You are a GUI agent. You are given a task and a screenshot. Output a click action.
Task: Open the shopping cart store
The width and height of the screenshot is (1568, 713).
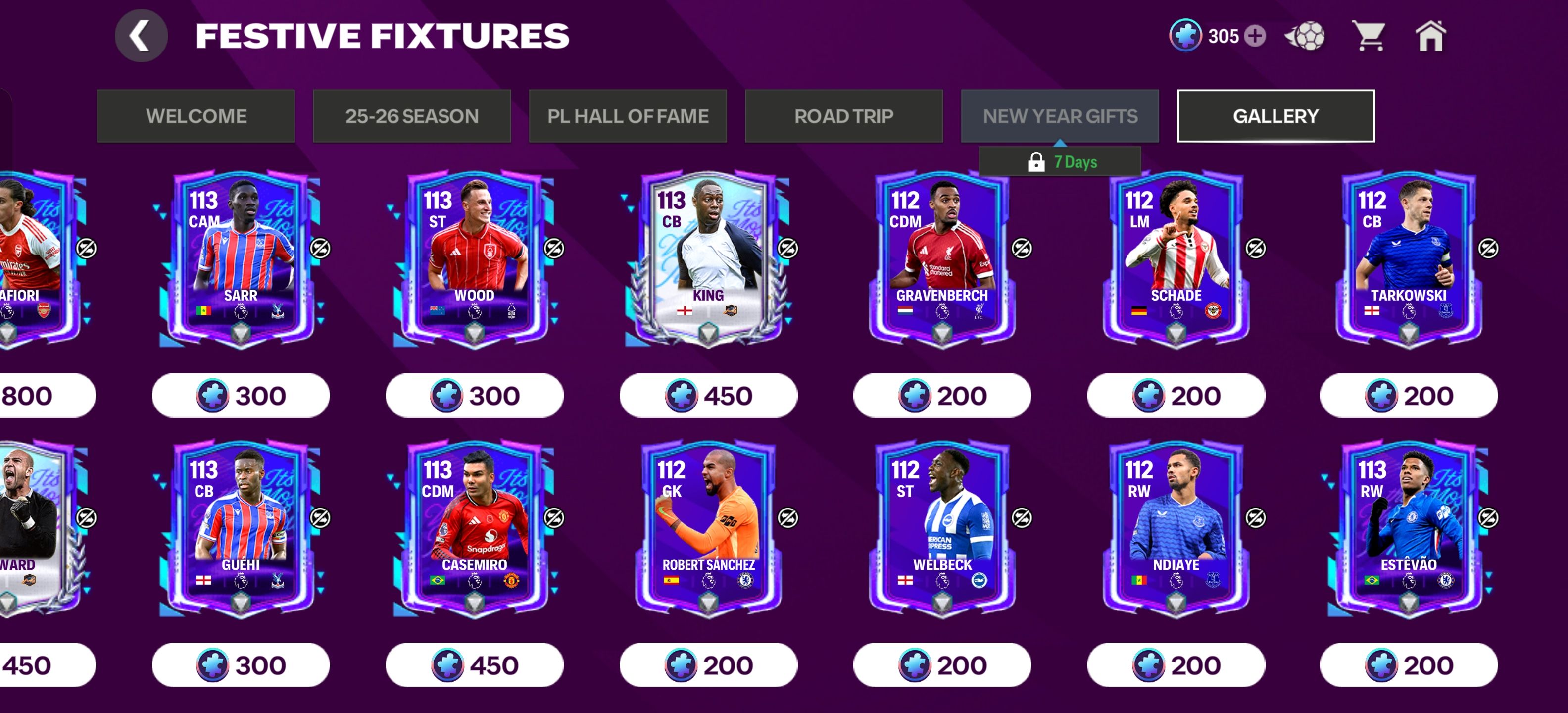pos(1368,36)
